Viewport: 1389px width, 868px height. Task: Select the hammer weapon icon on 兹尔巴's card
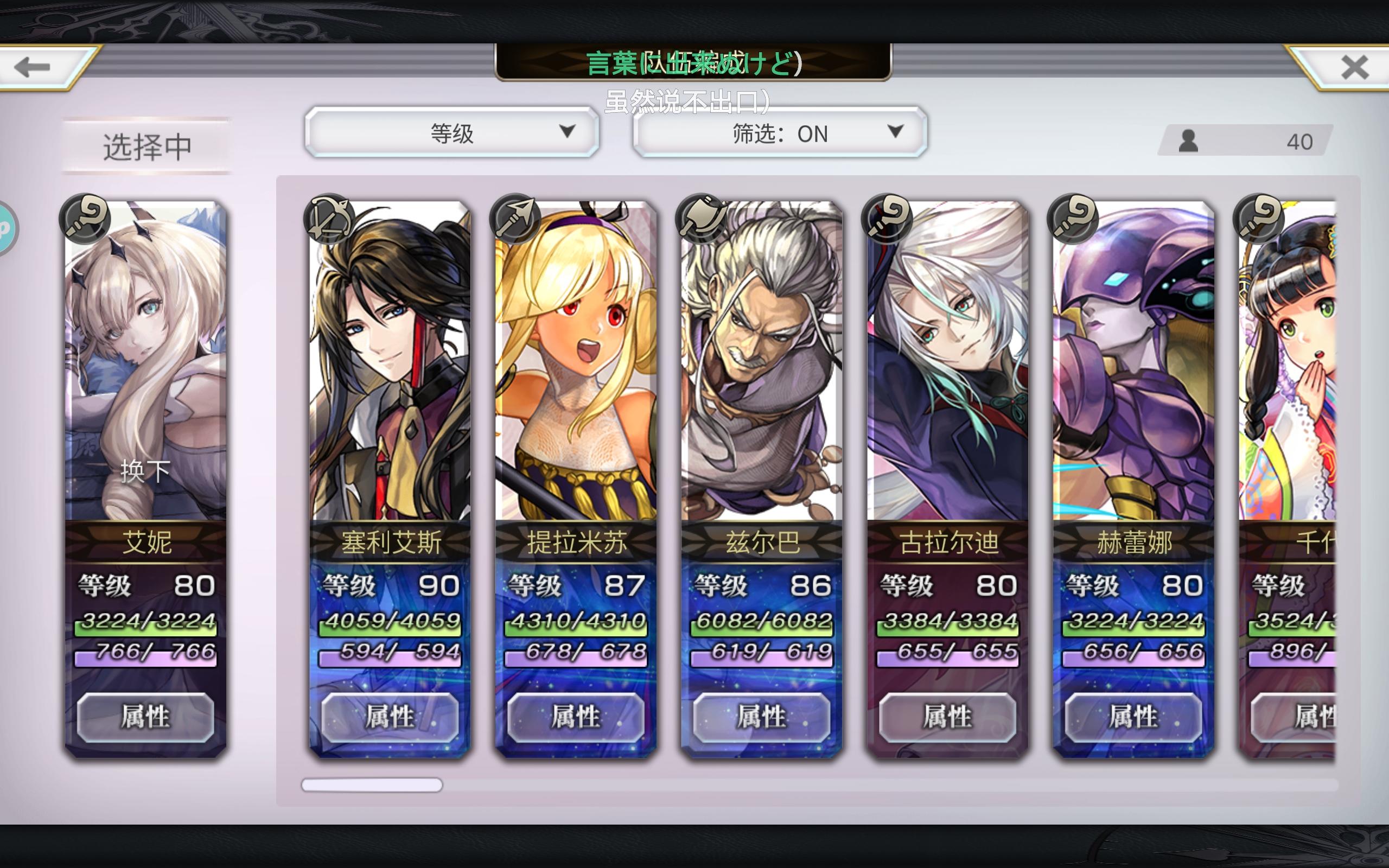pos(702,219)
